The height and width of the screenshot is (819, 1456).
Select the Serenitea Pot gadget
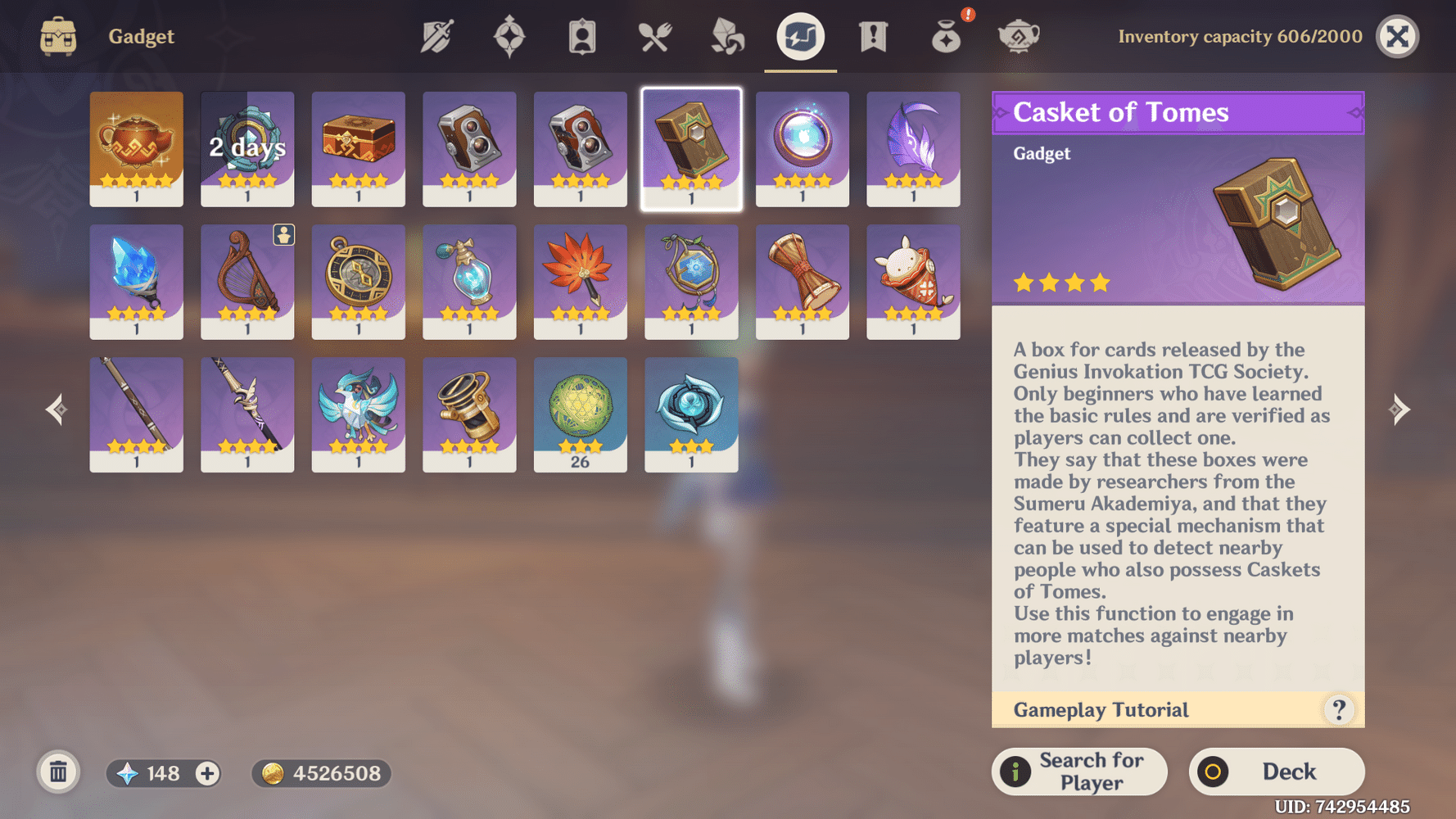tap(136, 149)
